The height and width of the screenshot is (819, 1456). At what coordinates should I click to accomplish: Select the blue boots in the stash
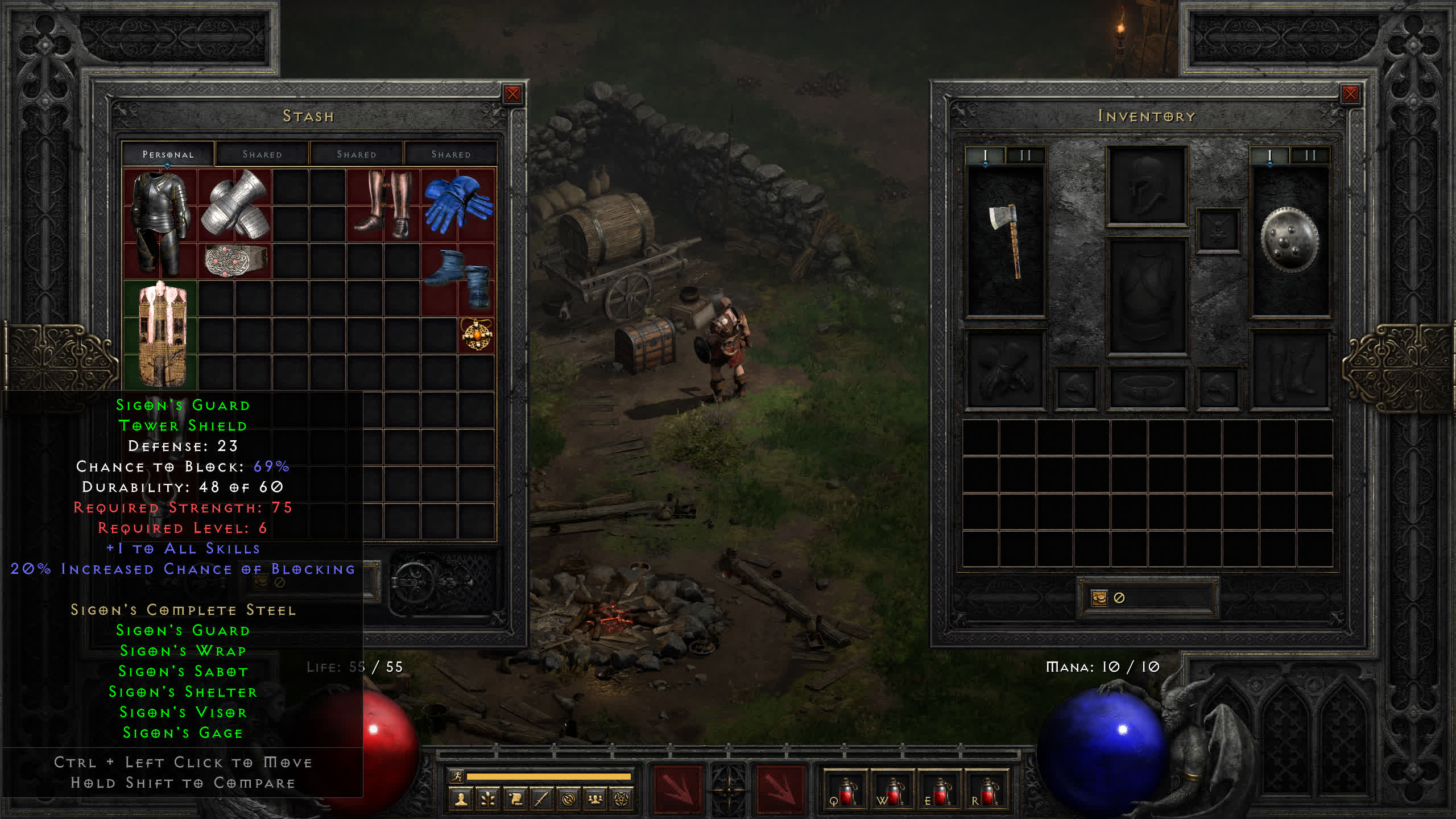[x=458, y=278]
